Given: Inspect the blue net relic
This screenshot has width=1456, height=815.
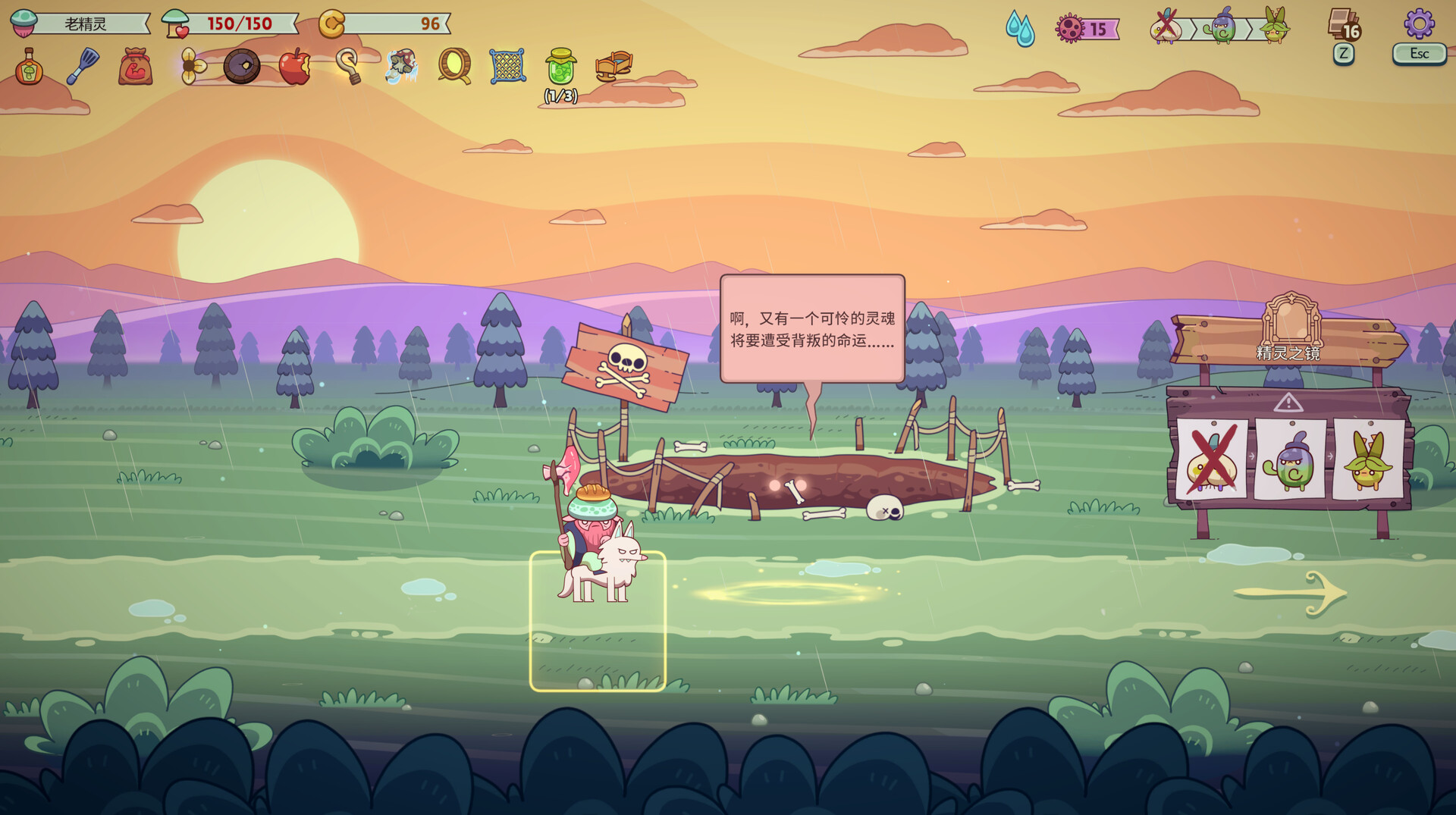Looking at the screenshot, I should (x=507, y=67).
